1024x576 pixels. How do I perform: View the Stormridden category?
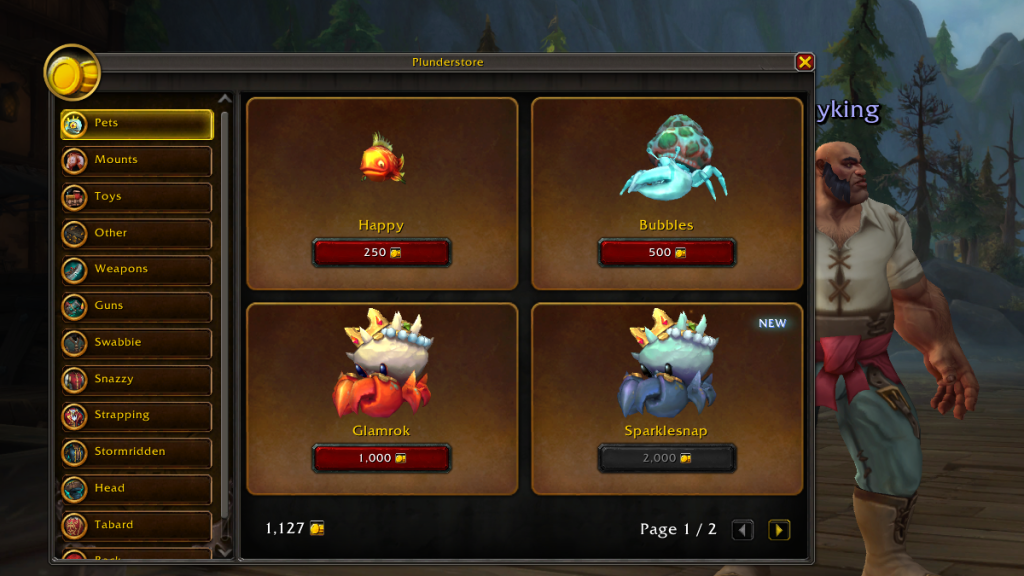(x=136, y=452)
